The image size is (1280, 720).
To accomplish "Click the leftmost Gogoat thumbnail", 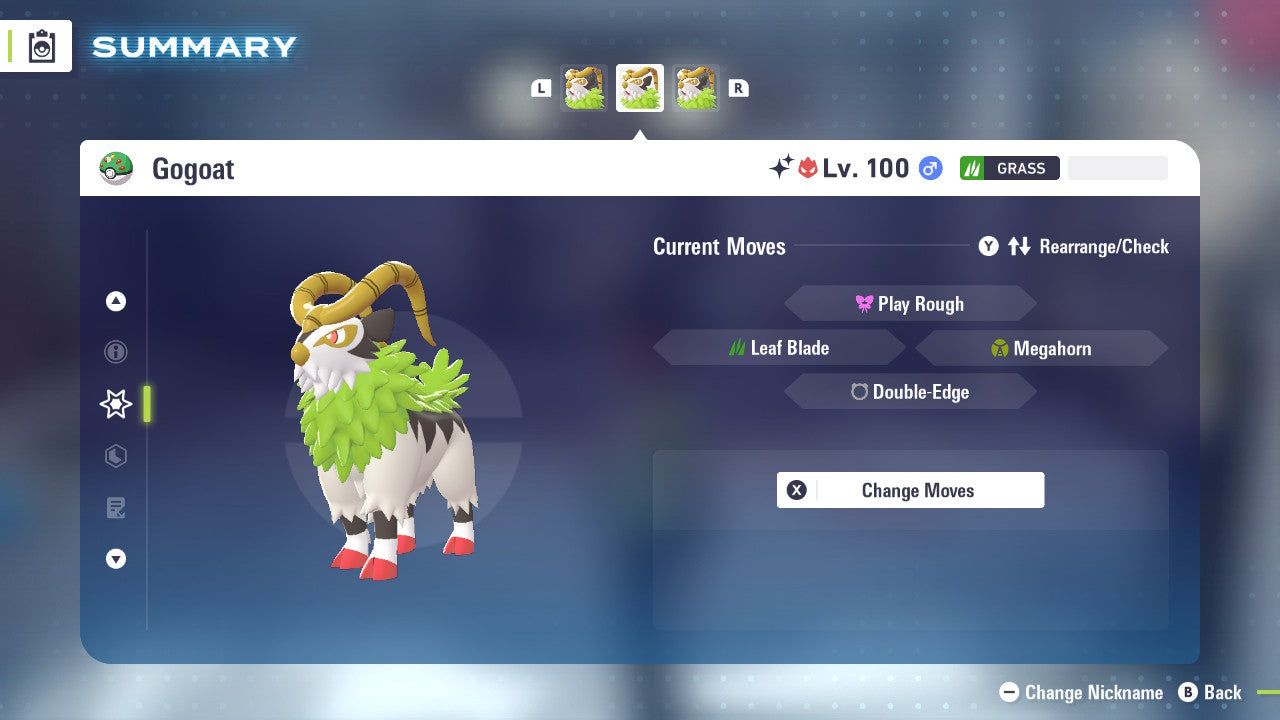I will tap(585, 87).
